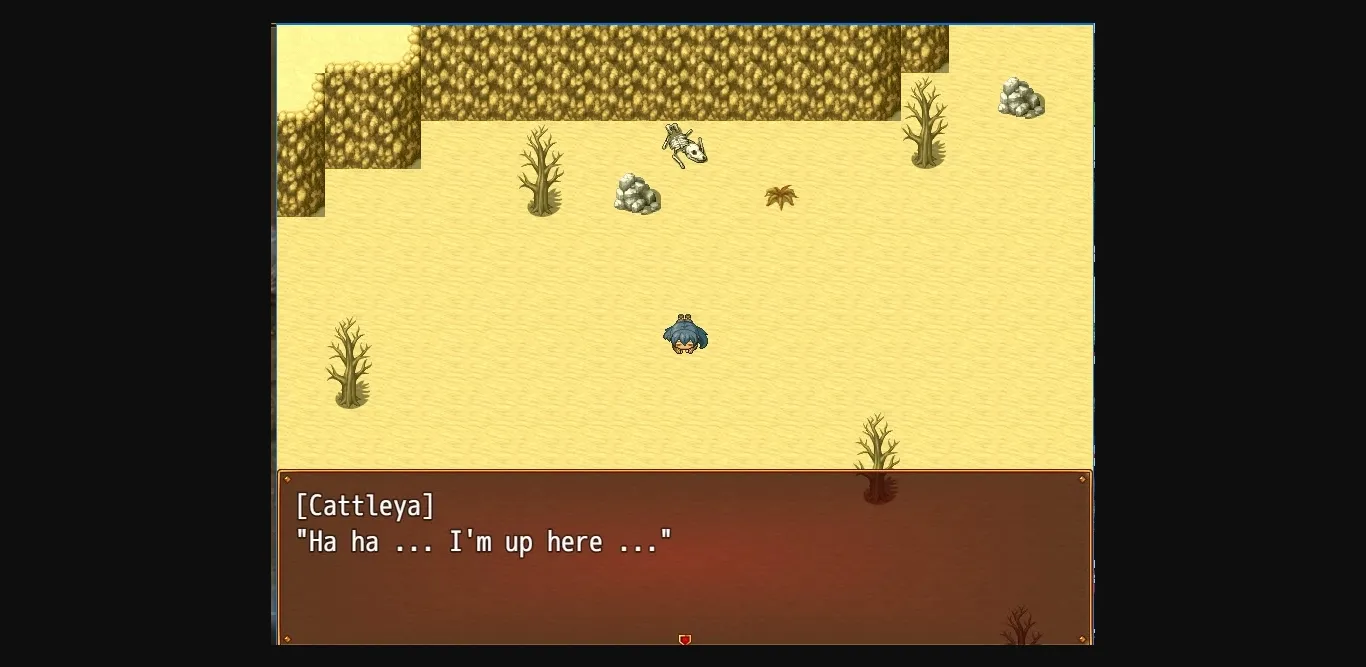The width and height of the screenshot is (1366, 667).
Task: Click the red continue arrow indicator
Action: [685, 639]
